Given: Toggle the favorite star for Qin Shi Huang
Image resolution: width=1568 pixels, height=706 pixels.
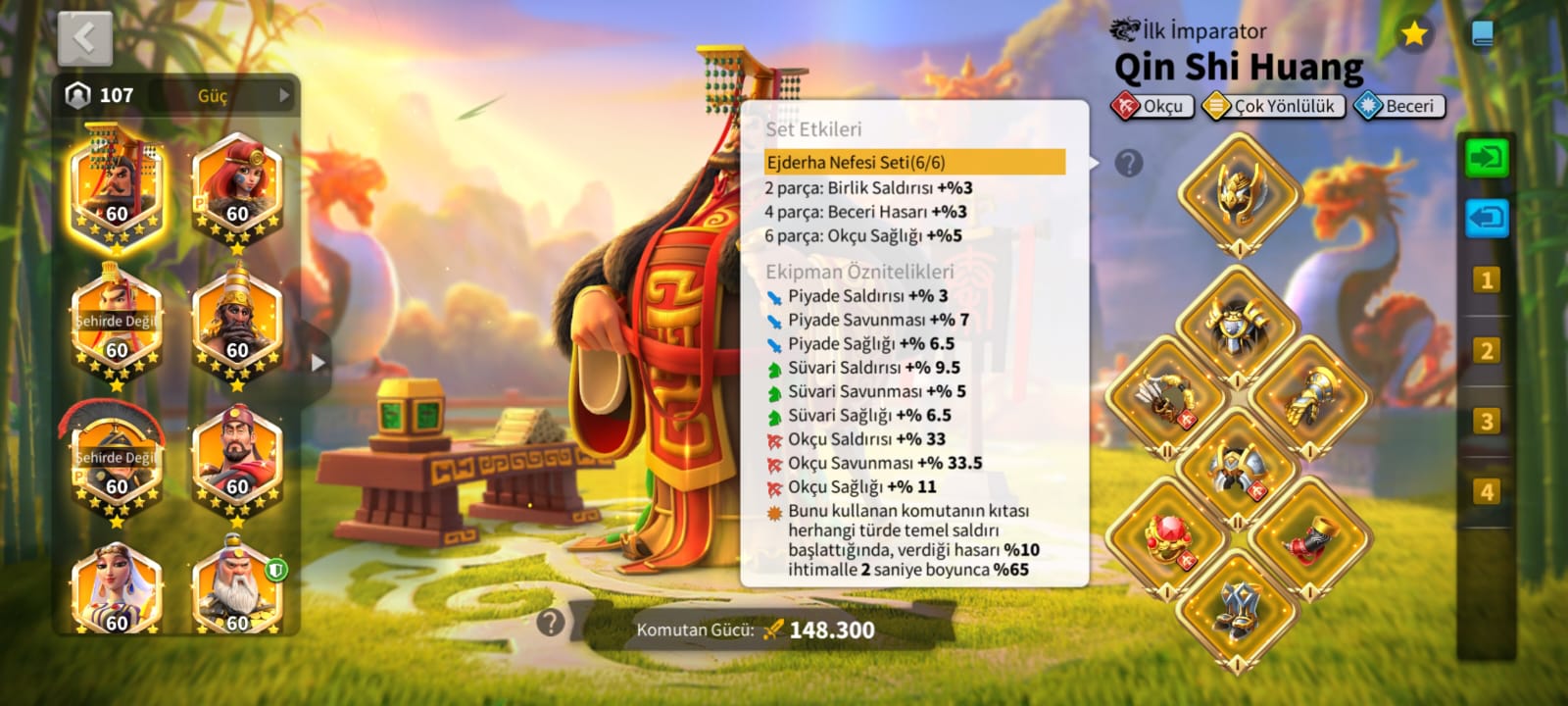Looking at the screenshot, I should [x=1413, y=34].
